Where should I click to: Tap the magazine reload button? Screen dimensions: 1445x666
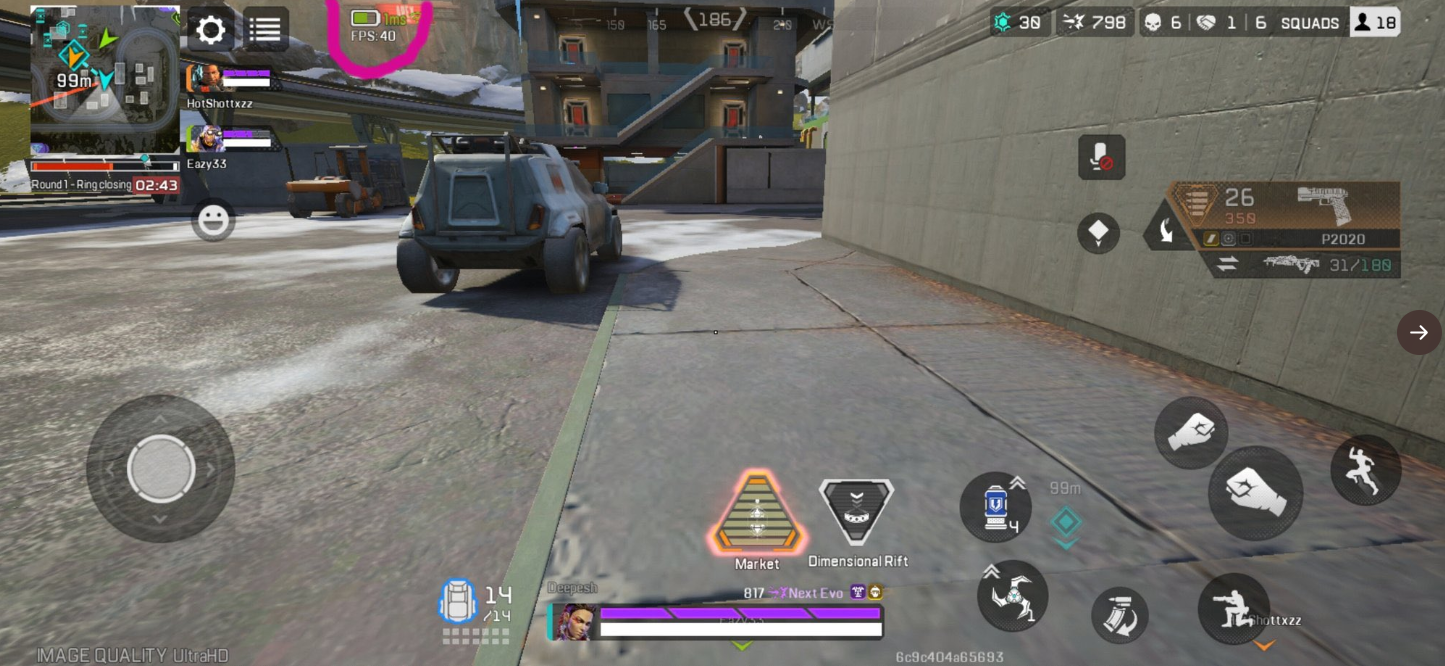tap(1119, 615)
